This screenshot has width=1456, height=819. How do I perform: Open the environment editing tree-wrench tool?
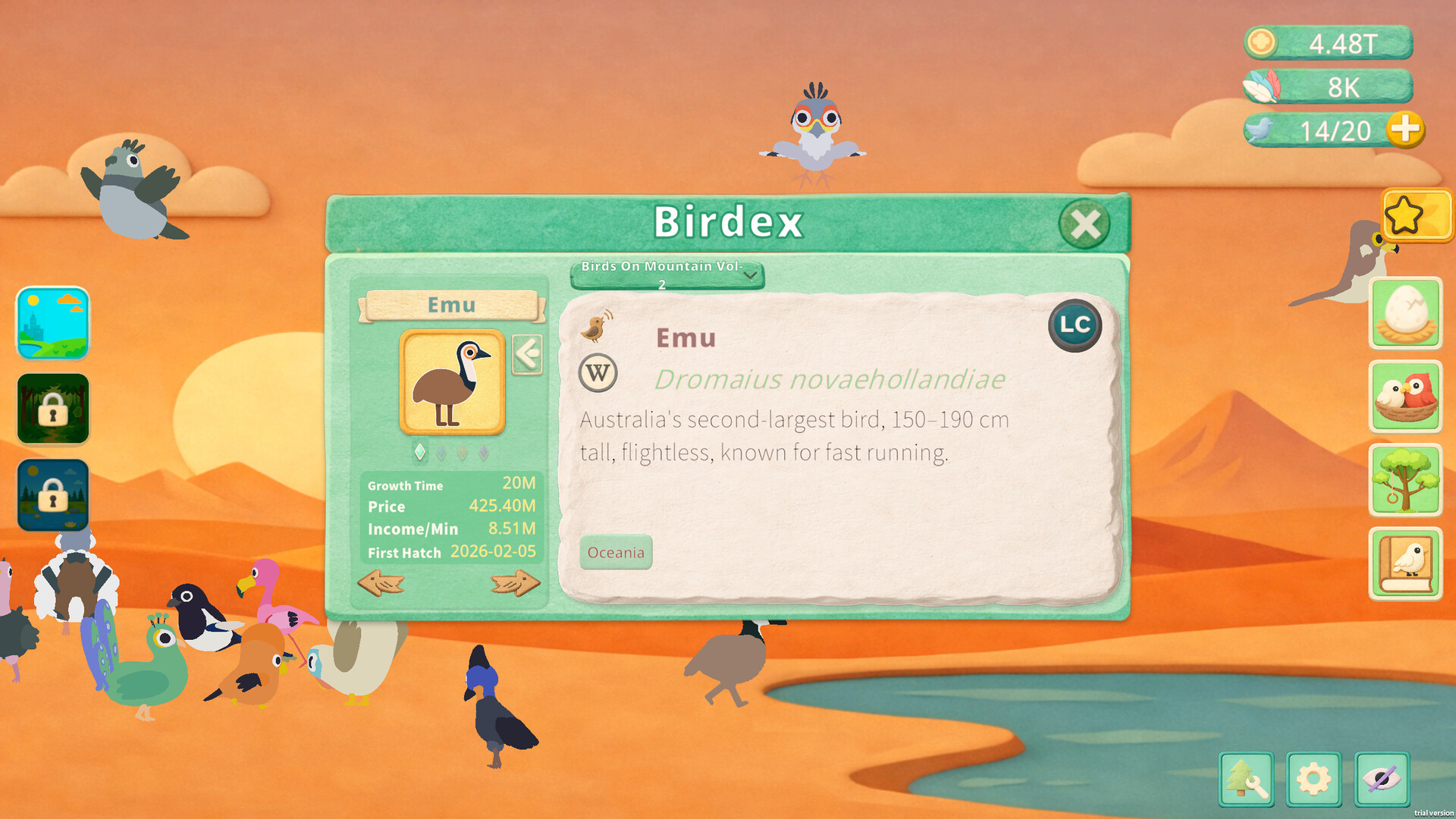click(x=1246, y=778)
